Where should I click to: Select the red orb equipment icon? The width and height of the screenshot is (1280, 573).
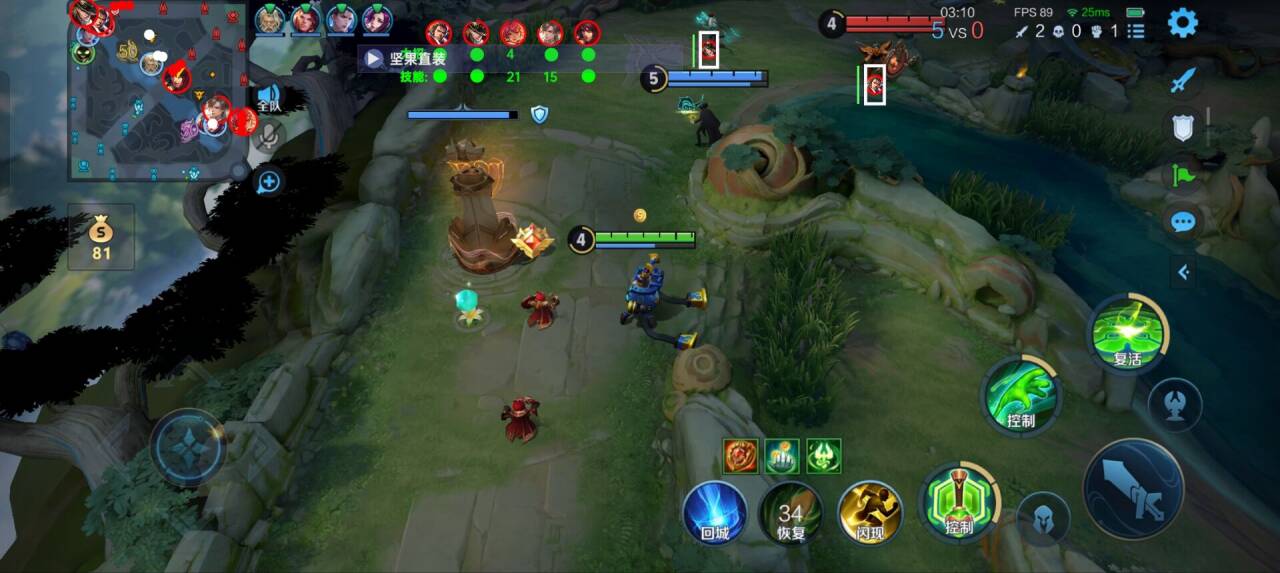tap(740, 456)
